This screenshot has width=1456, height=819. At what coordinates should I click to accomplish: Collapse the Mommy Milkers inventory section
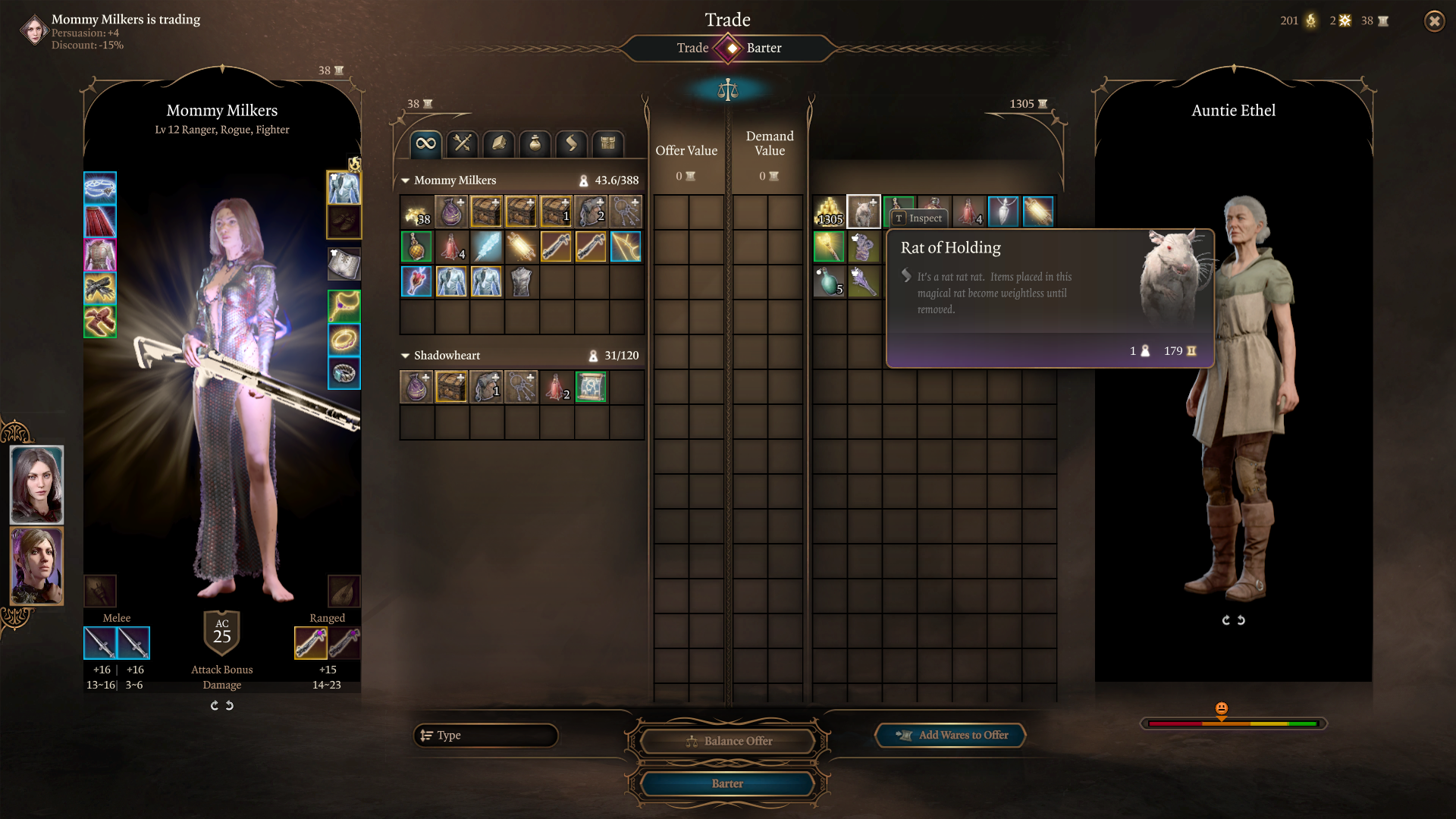point(406,180)
